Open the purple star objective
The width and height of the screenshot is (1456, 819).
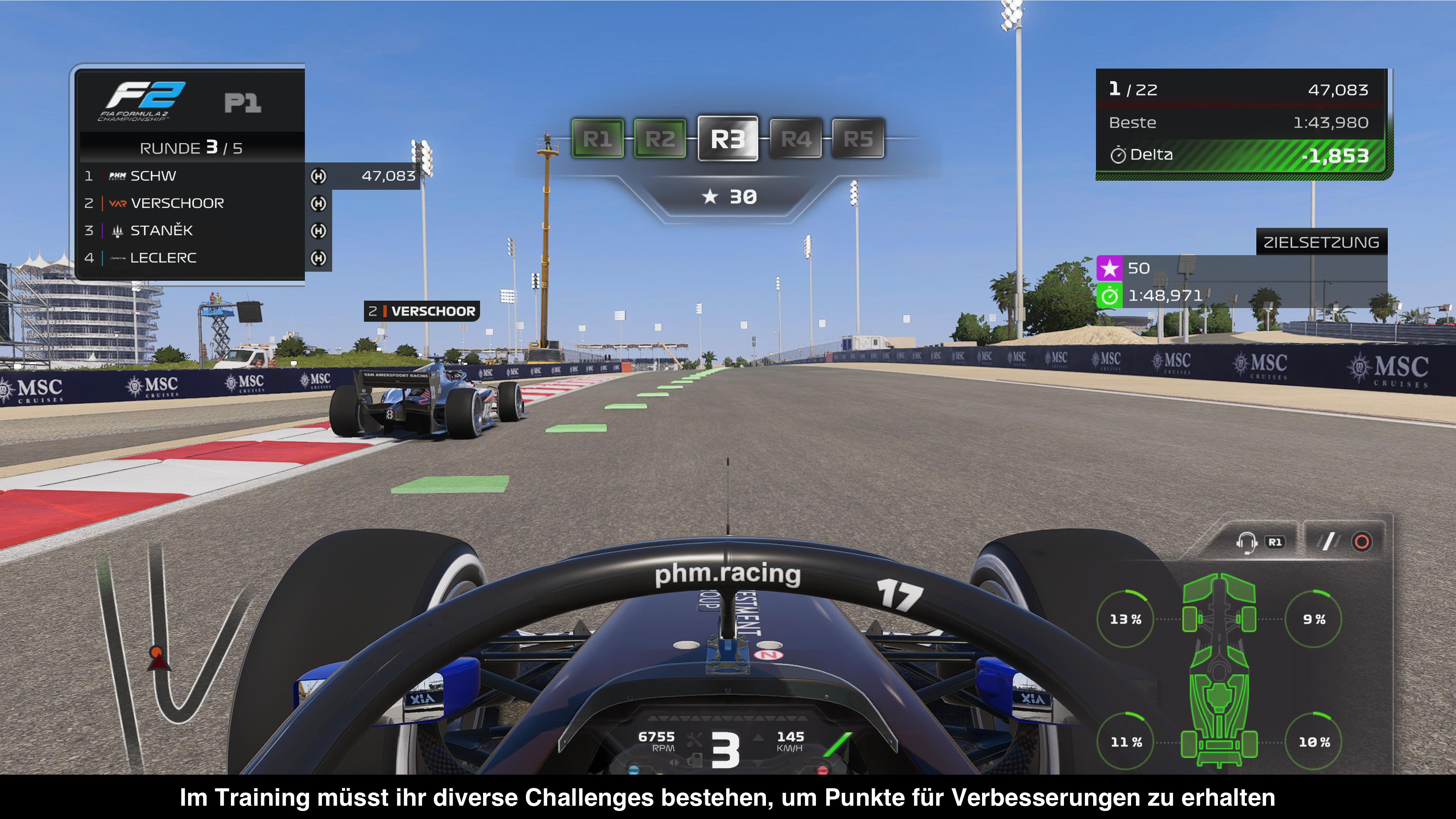point(1109,268)
